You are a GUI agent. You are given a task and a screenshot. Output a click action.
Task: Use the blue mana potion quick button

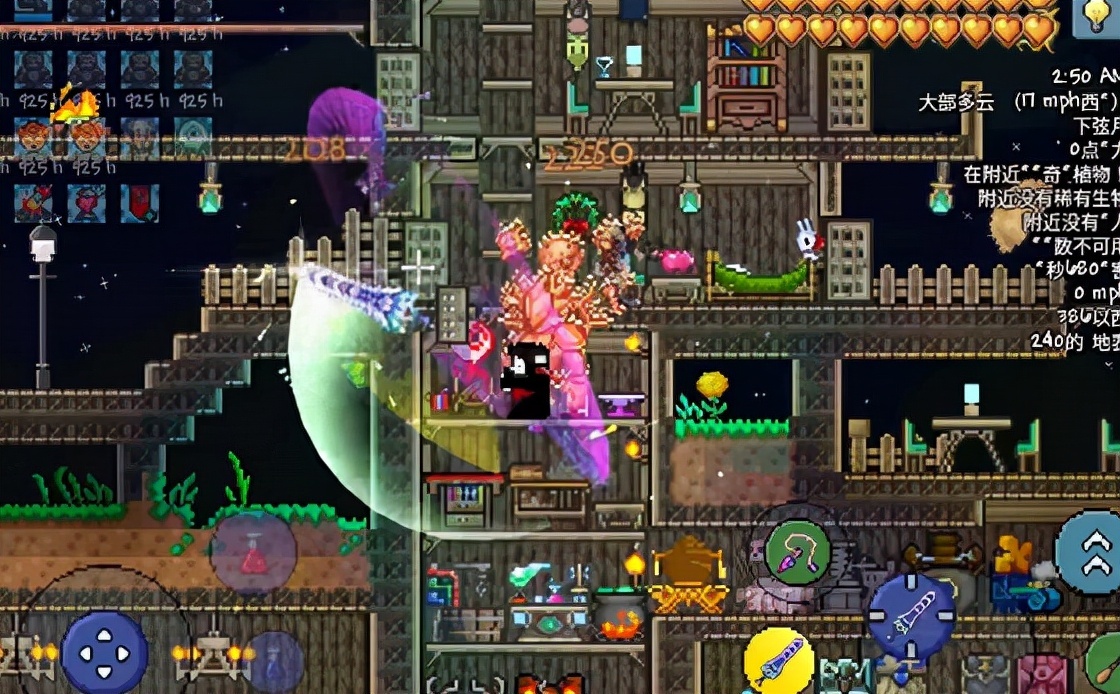tap(273, 663)
